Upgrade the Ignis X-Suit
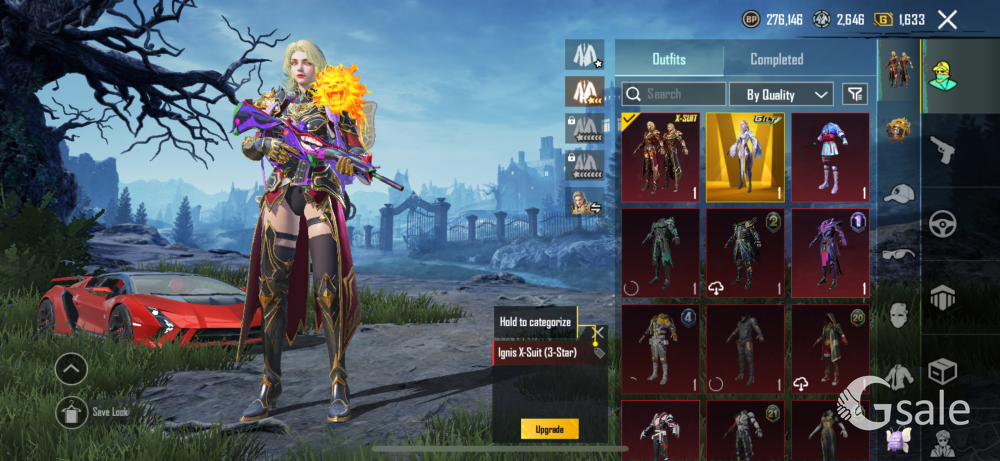This screenshot has width=1000, height=461. coord(549,429)
